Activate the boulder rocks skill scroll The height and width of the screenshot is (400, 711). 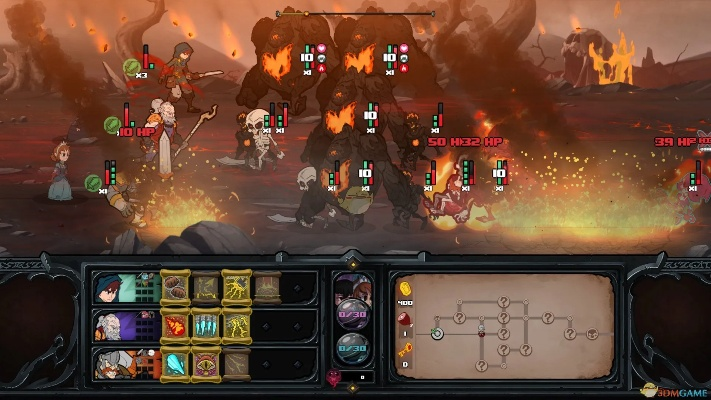click(175, 288)
